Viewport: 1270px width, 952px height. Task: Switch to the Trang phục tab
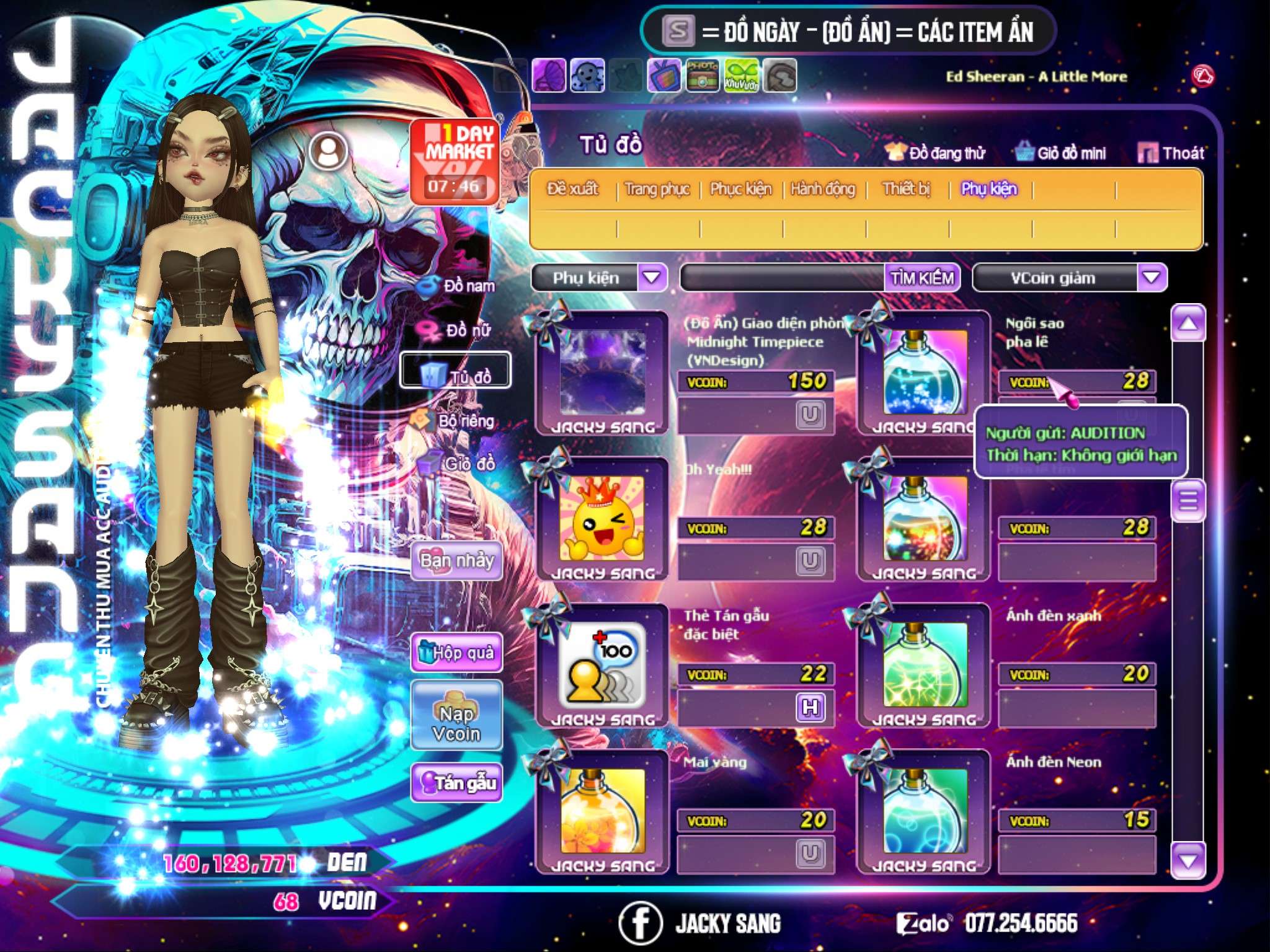coord(657,189)
